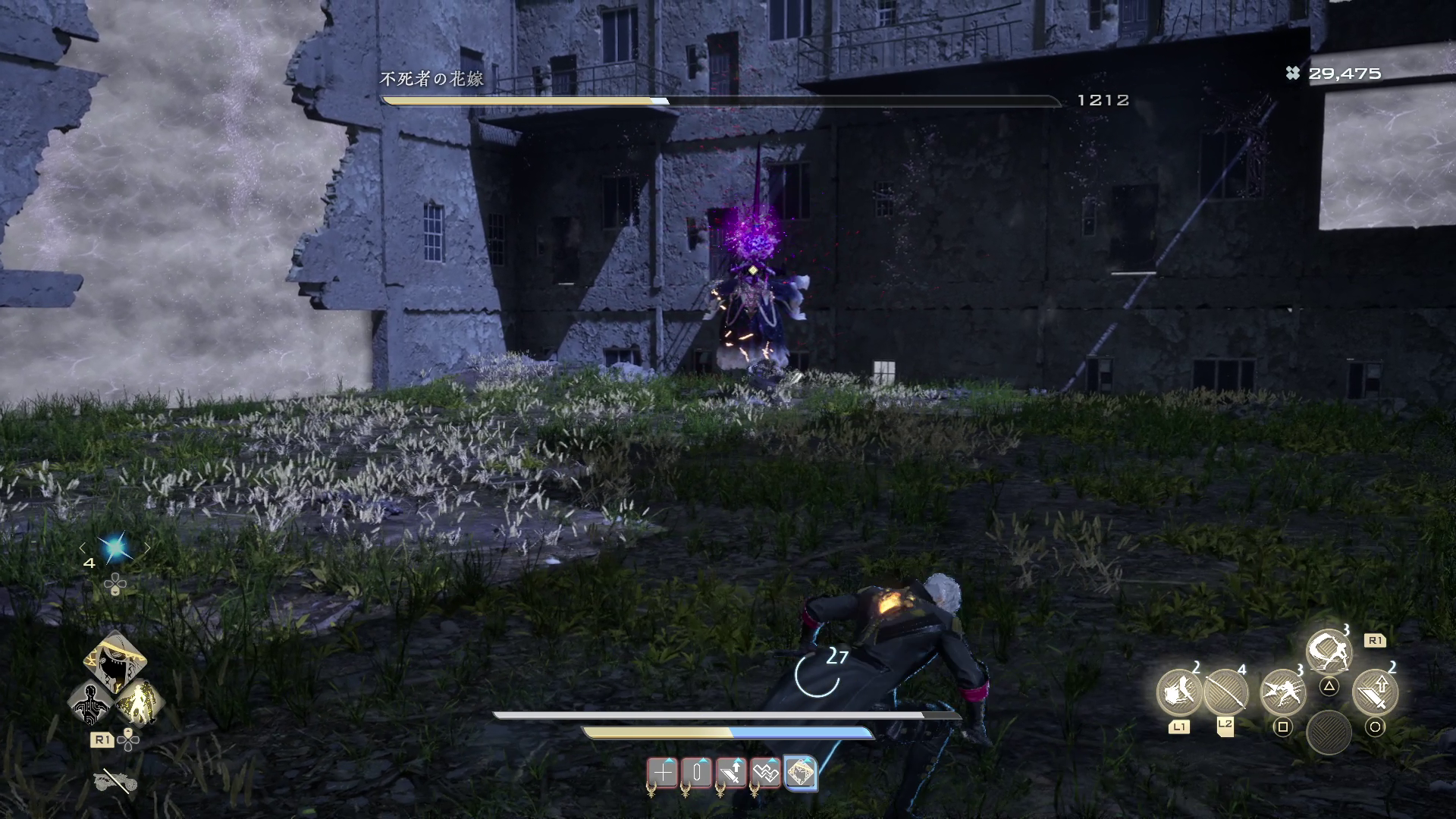Activate the sword power-up skill icon
The height and width of the screenshot is (819, 1456).
tap(1375, 692)
